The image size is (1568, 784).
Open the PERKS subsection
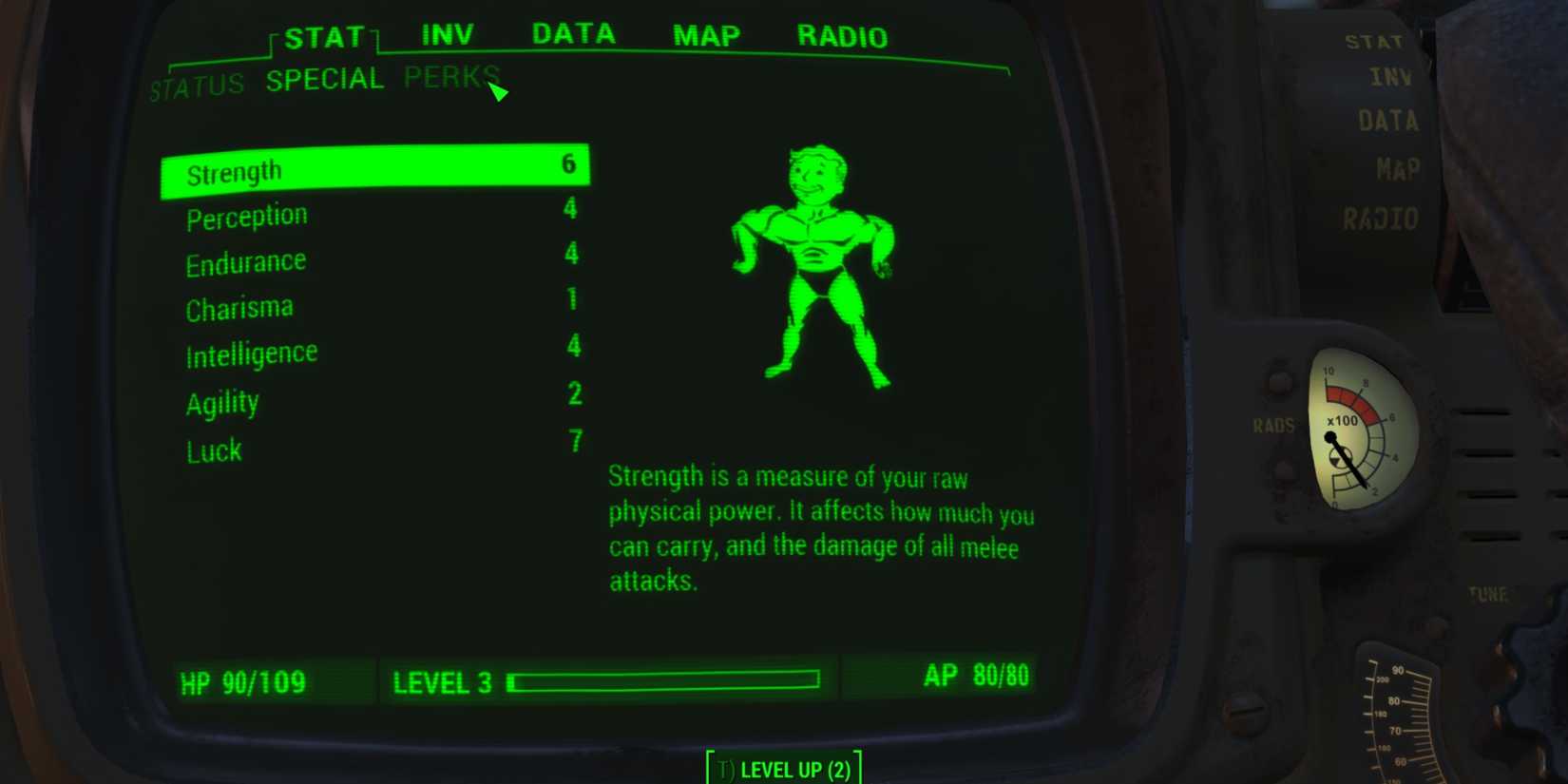449,78
